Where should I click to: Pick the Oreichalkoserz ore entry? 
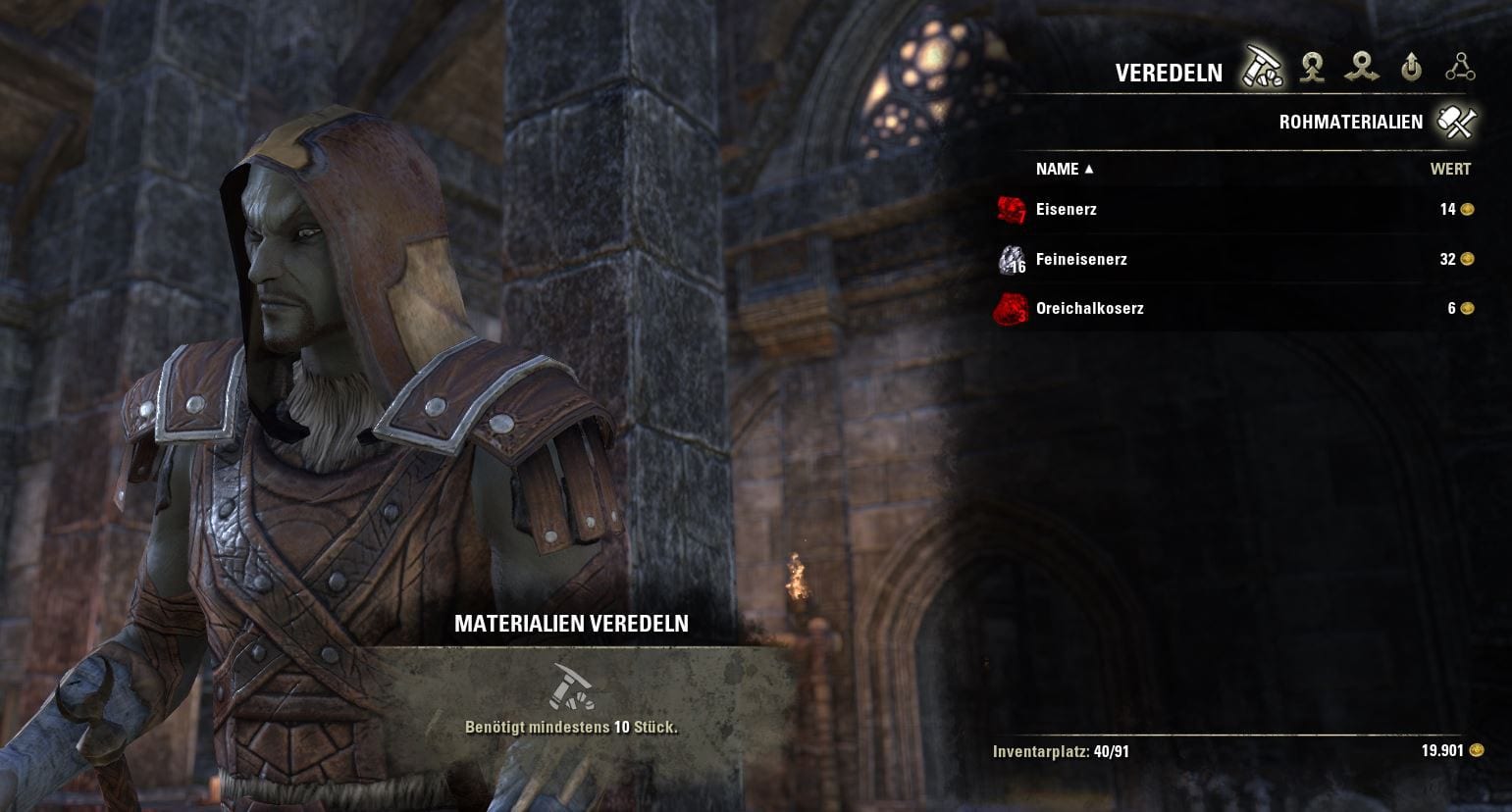point(1089,308)
